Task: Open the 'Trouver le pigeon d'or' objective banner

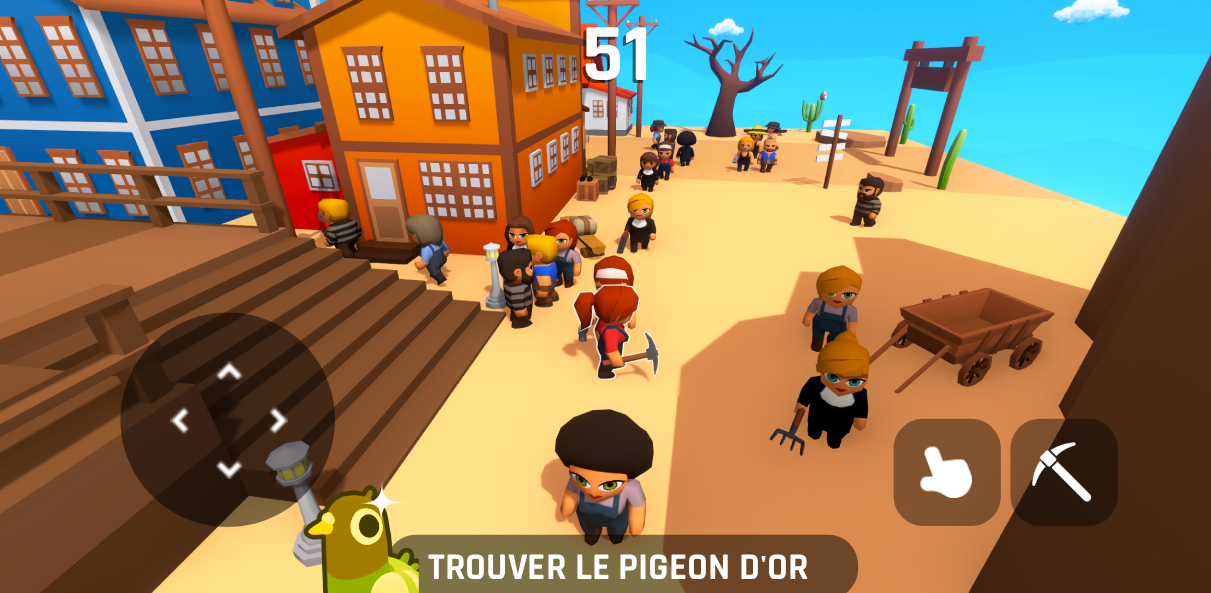Action: coord(618,567)
